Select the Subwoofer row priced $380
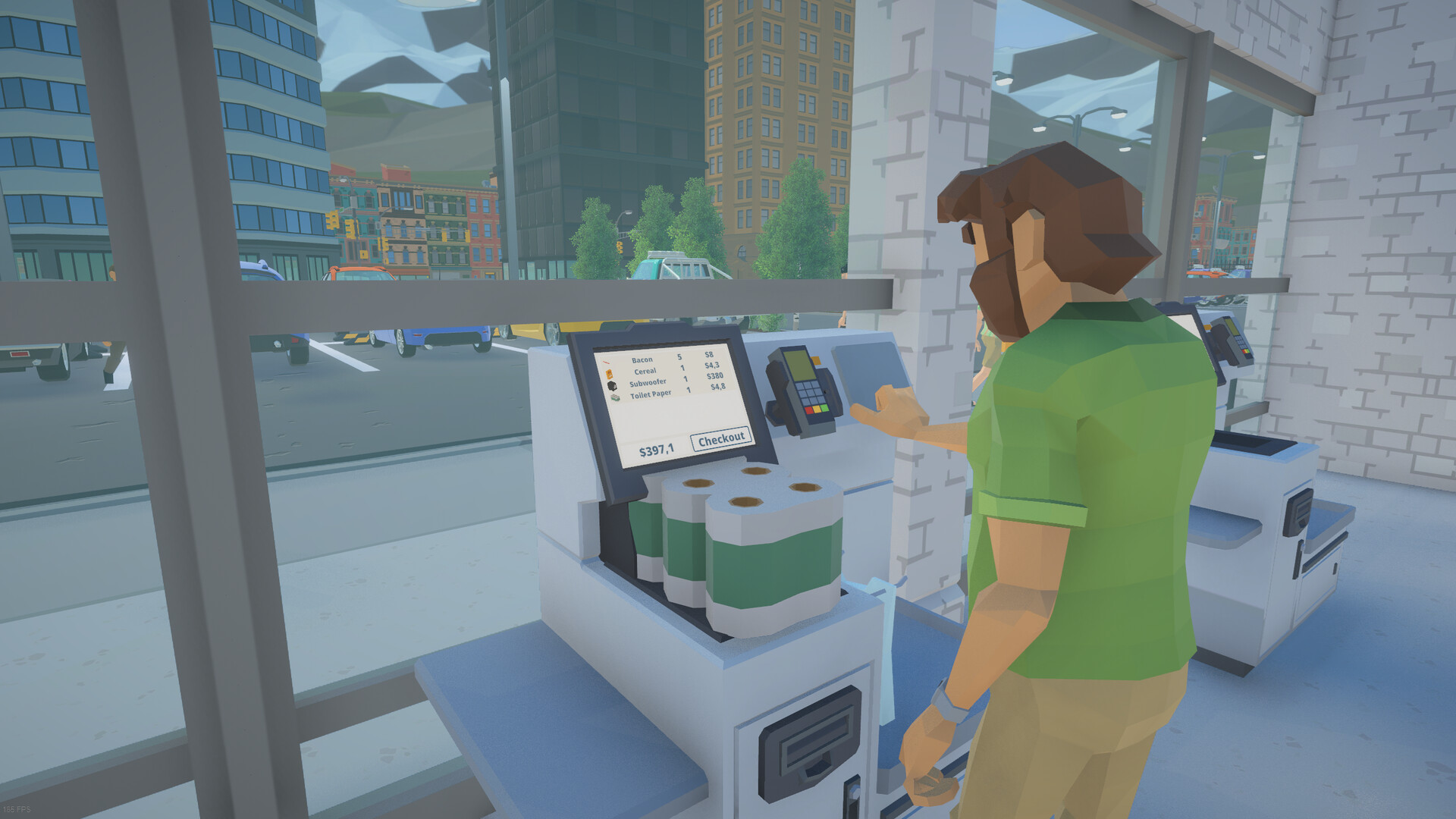Image resolution: width=1456 pixels, height=819 pixels. [x=682, y=379]
